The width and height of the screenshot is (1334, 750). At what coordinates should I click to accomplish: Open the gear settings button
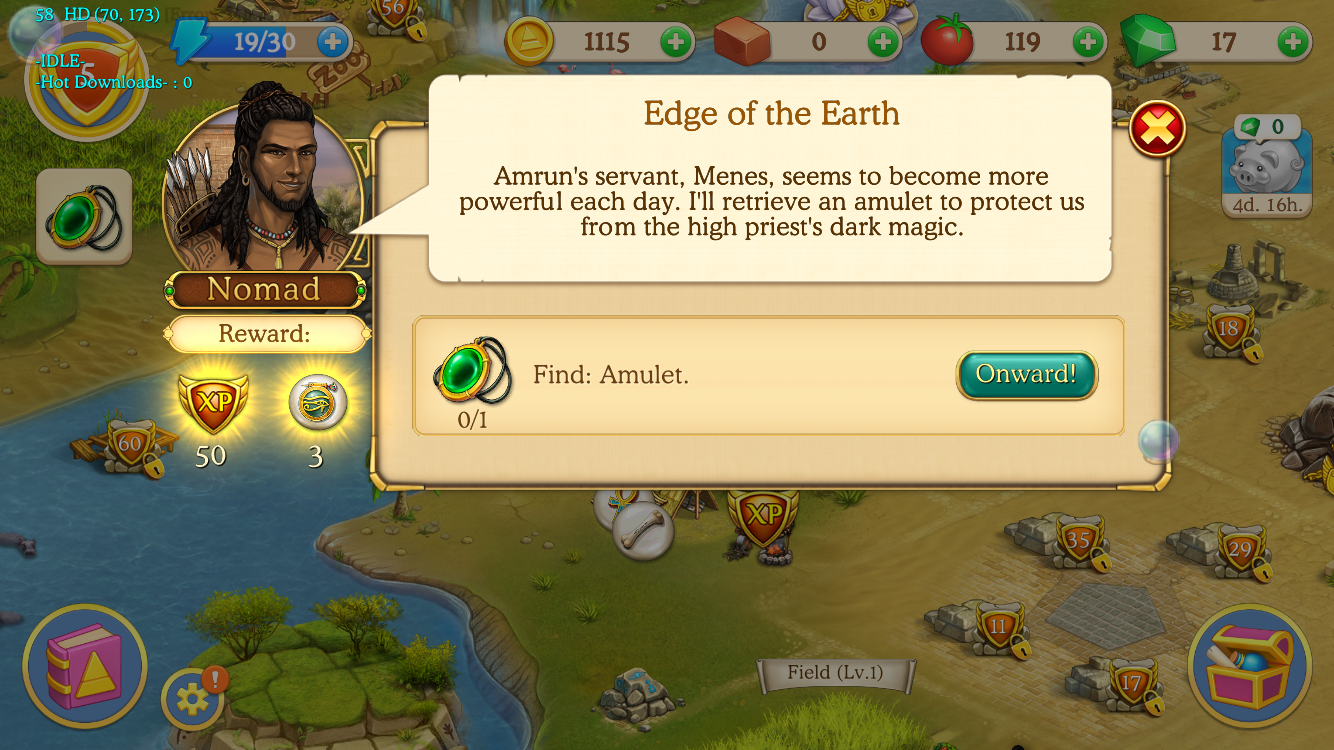(x=192, y=698)
